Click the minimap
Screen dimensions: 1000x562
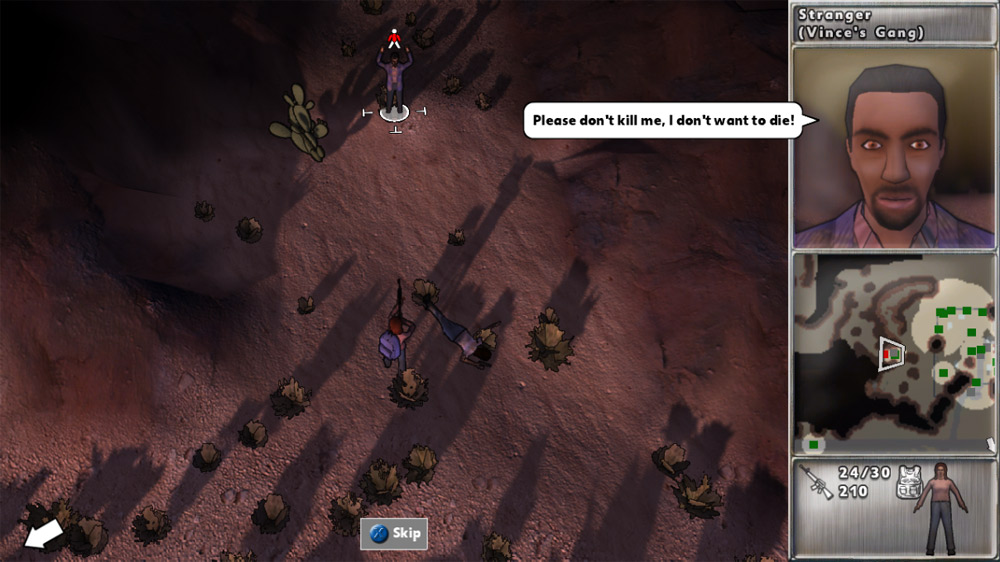[x=894, y=352]
